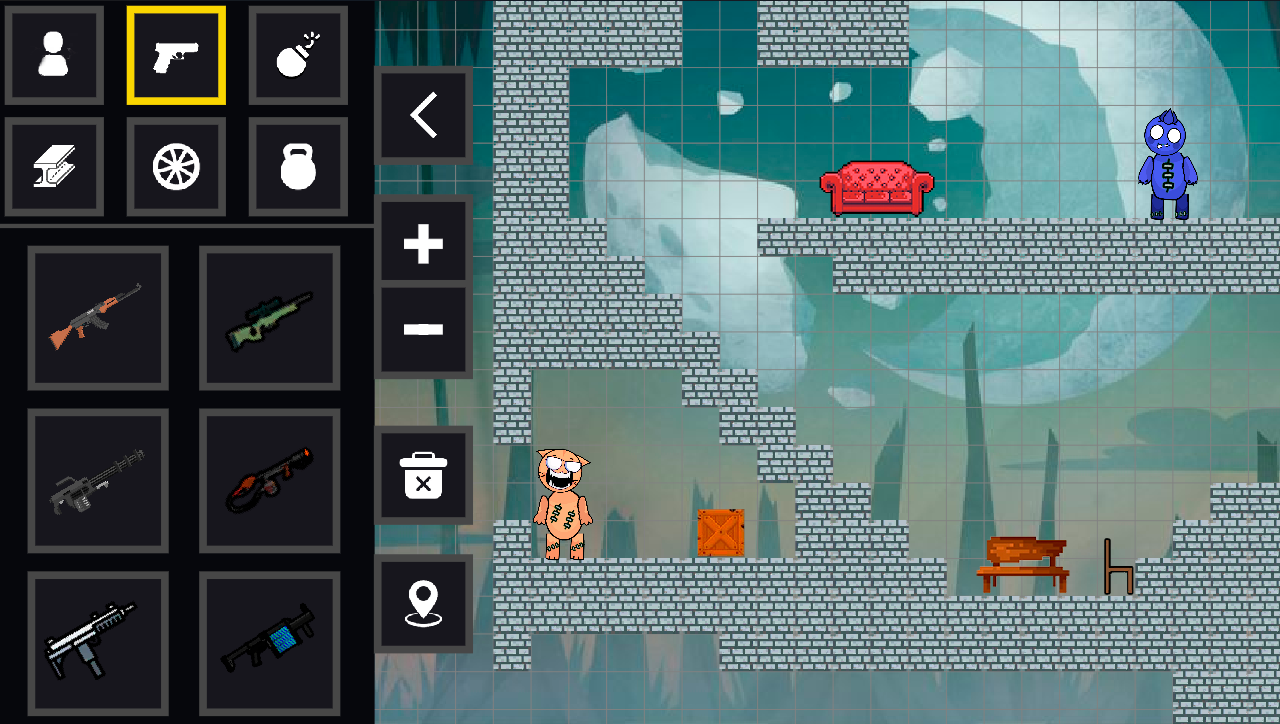1280x724 pixels.
Task: Select the bomb explosives category
Action: coord(297,55)
